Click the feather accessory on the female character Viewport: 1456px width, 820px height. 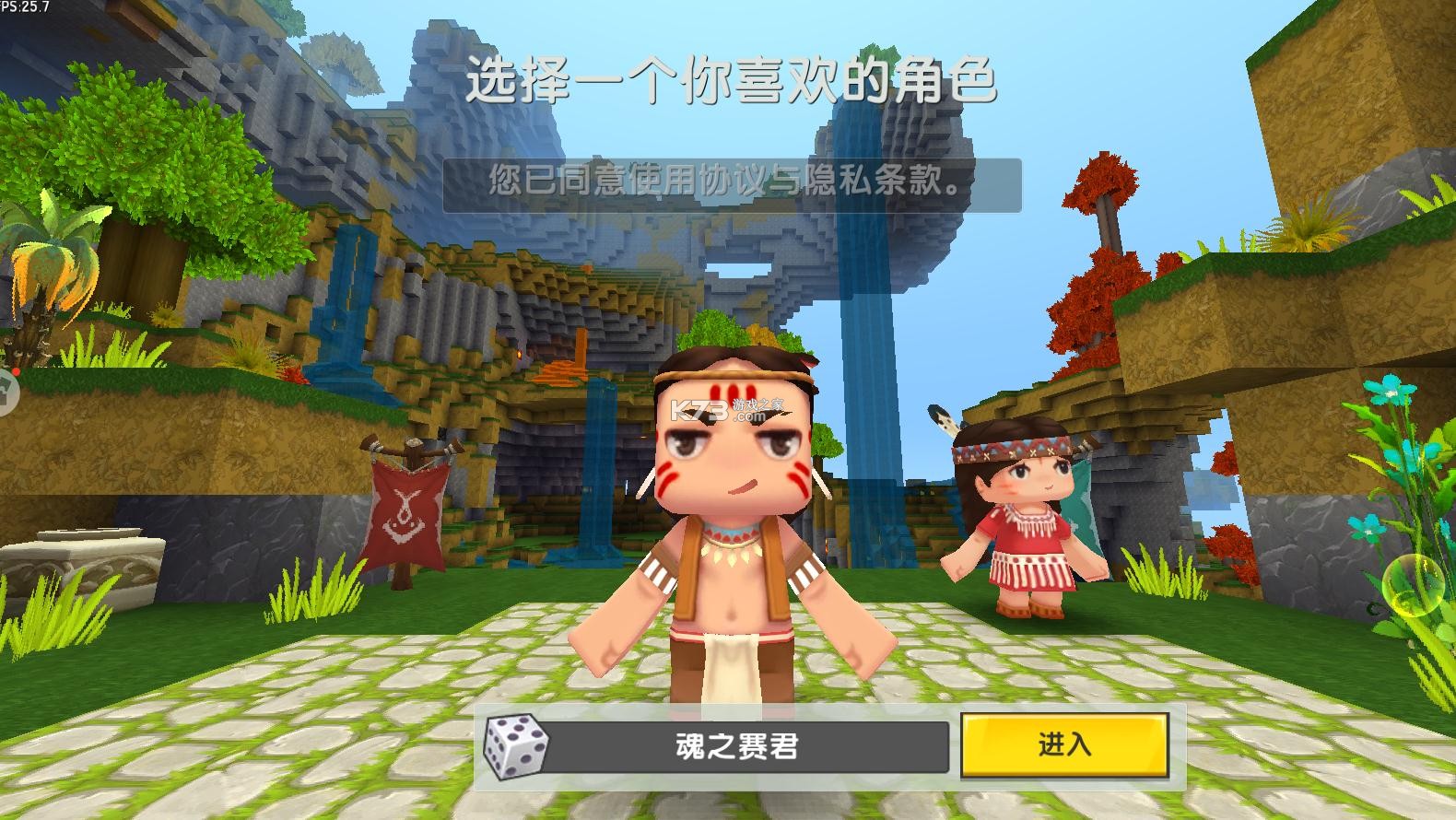click(940, 419)
